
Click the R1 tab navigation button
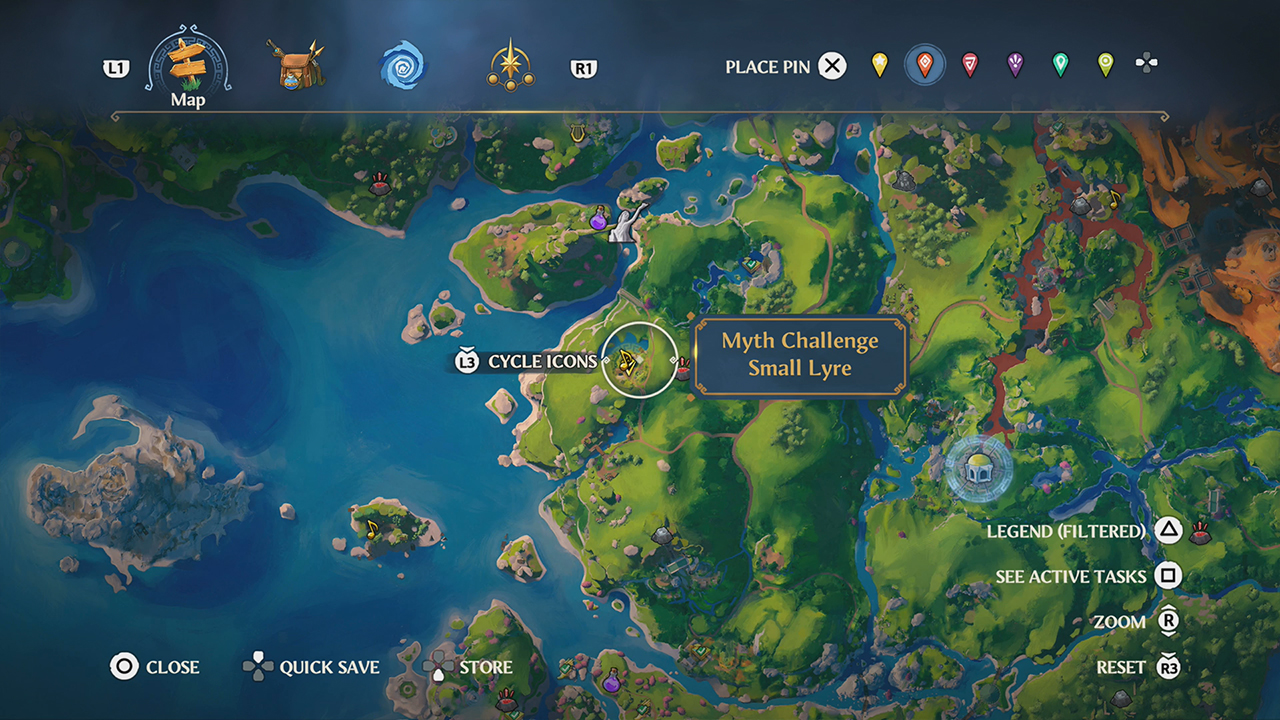tap(583, 66)
